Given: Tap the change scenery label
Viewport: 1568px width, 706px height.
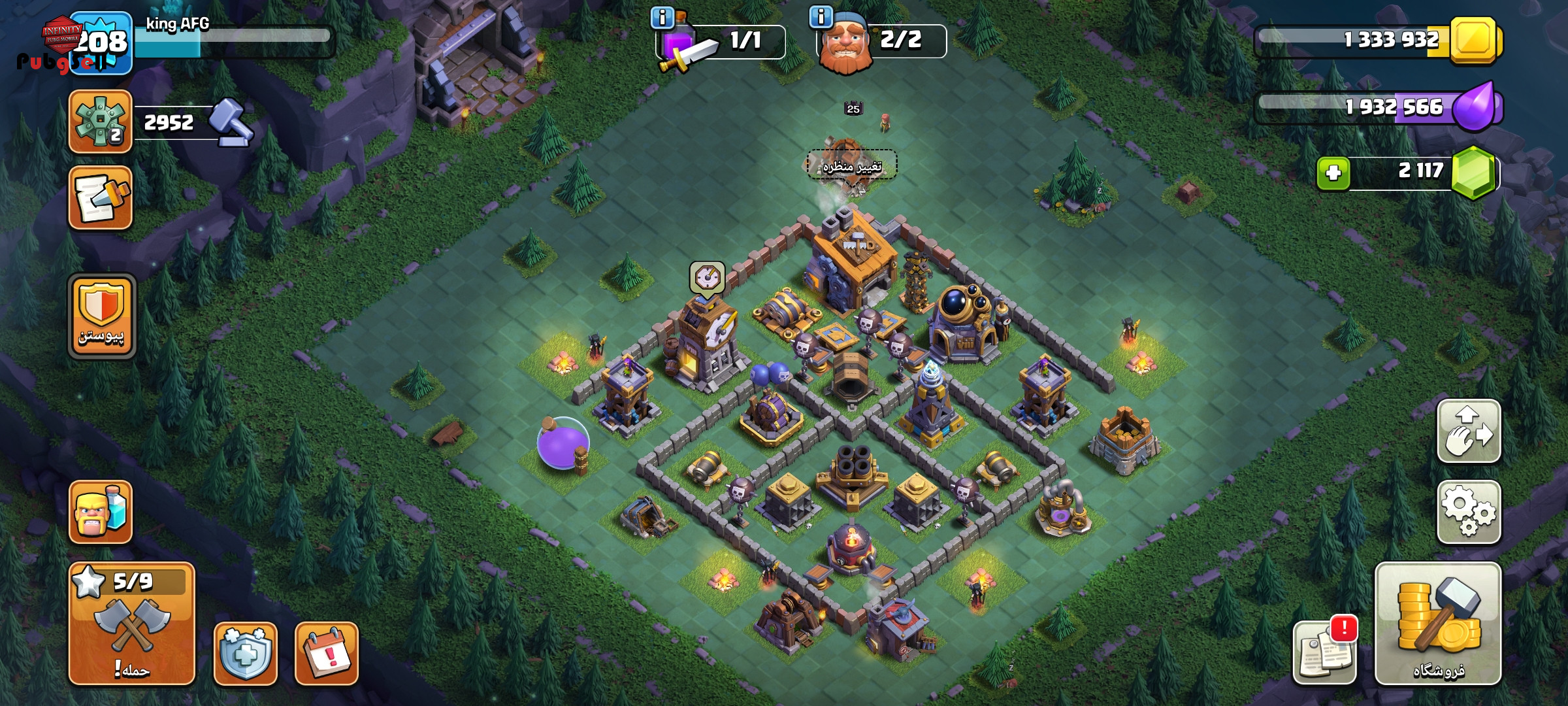Looking at the screenshot, I should coord(851,166).
